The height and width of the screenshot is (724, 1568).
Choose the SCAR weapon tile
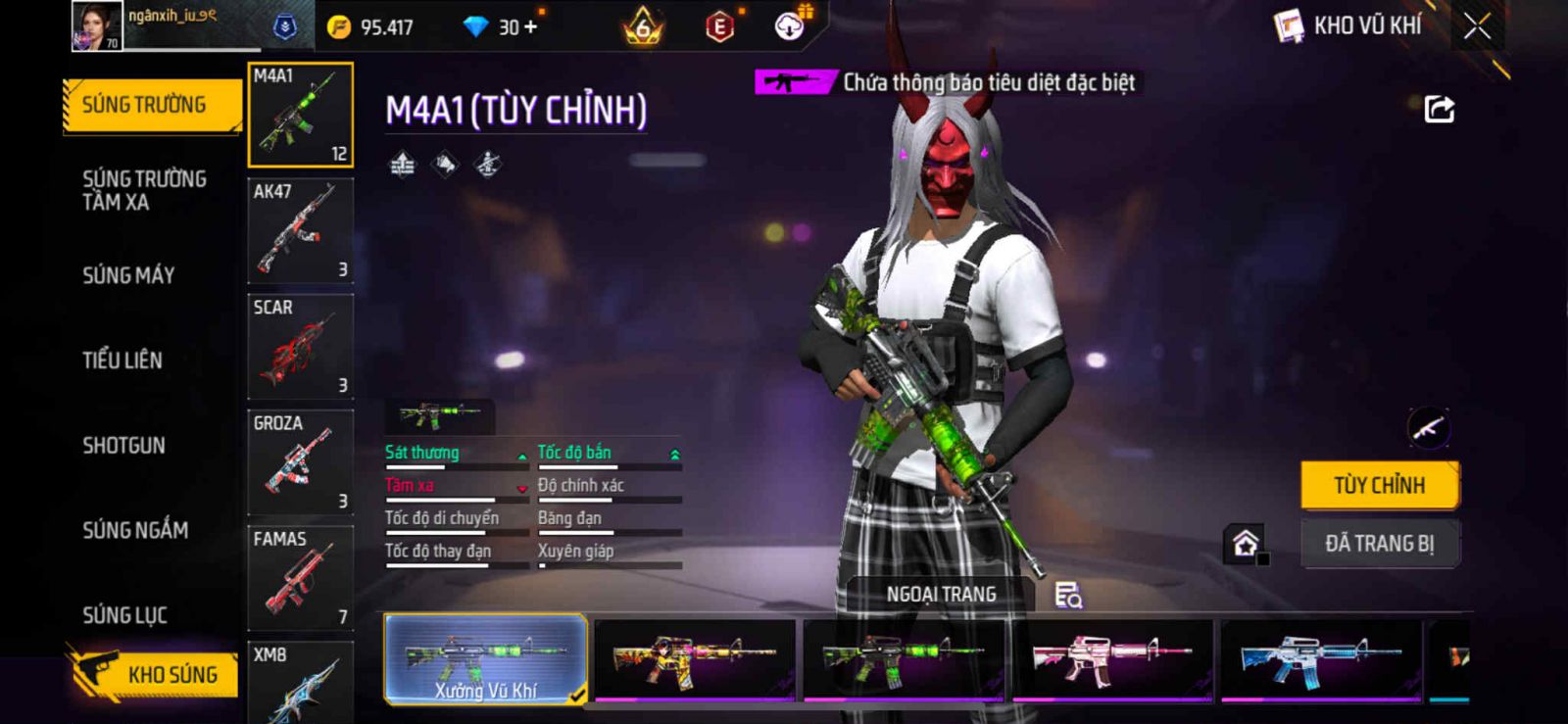pyautogui.click(x=300, y=347)
